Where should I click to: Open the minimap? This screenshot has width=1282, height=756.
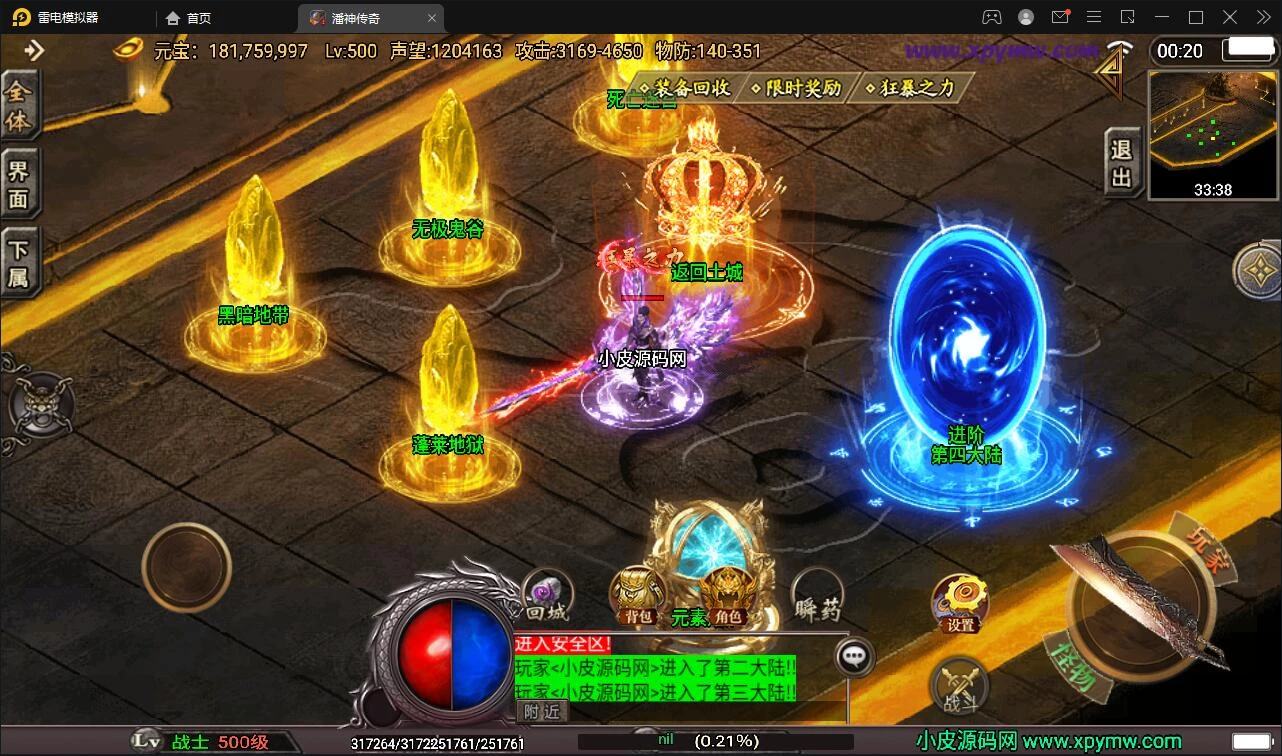(1212, 134)
